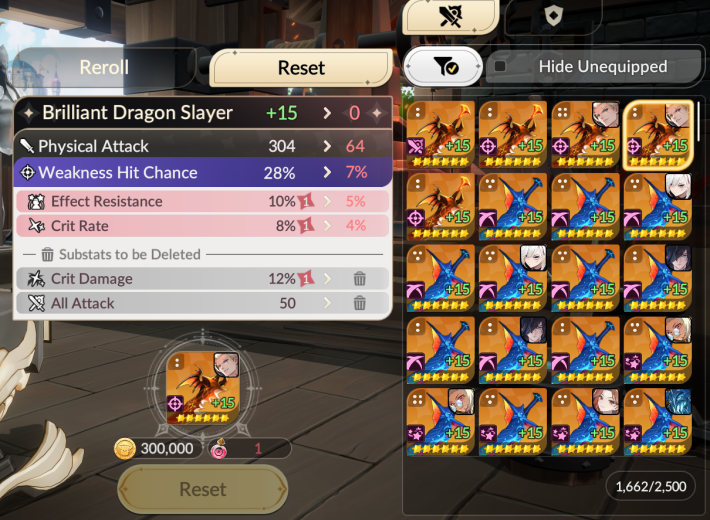Open the equipment filter button

pos(445,67)
